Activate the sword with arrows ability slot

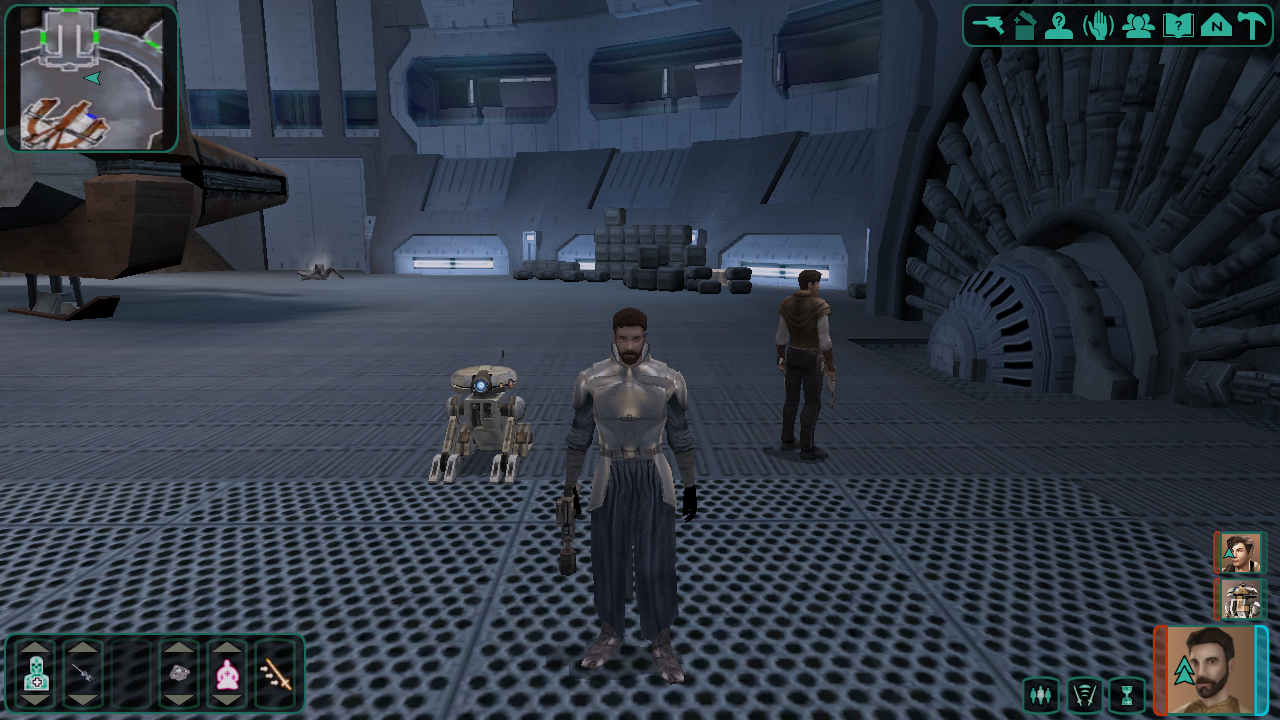(x=275, y=677)
